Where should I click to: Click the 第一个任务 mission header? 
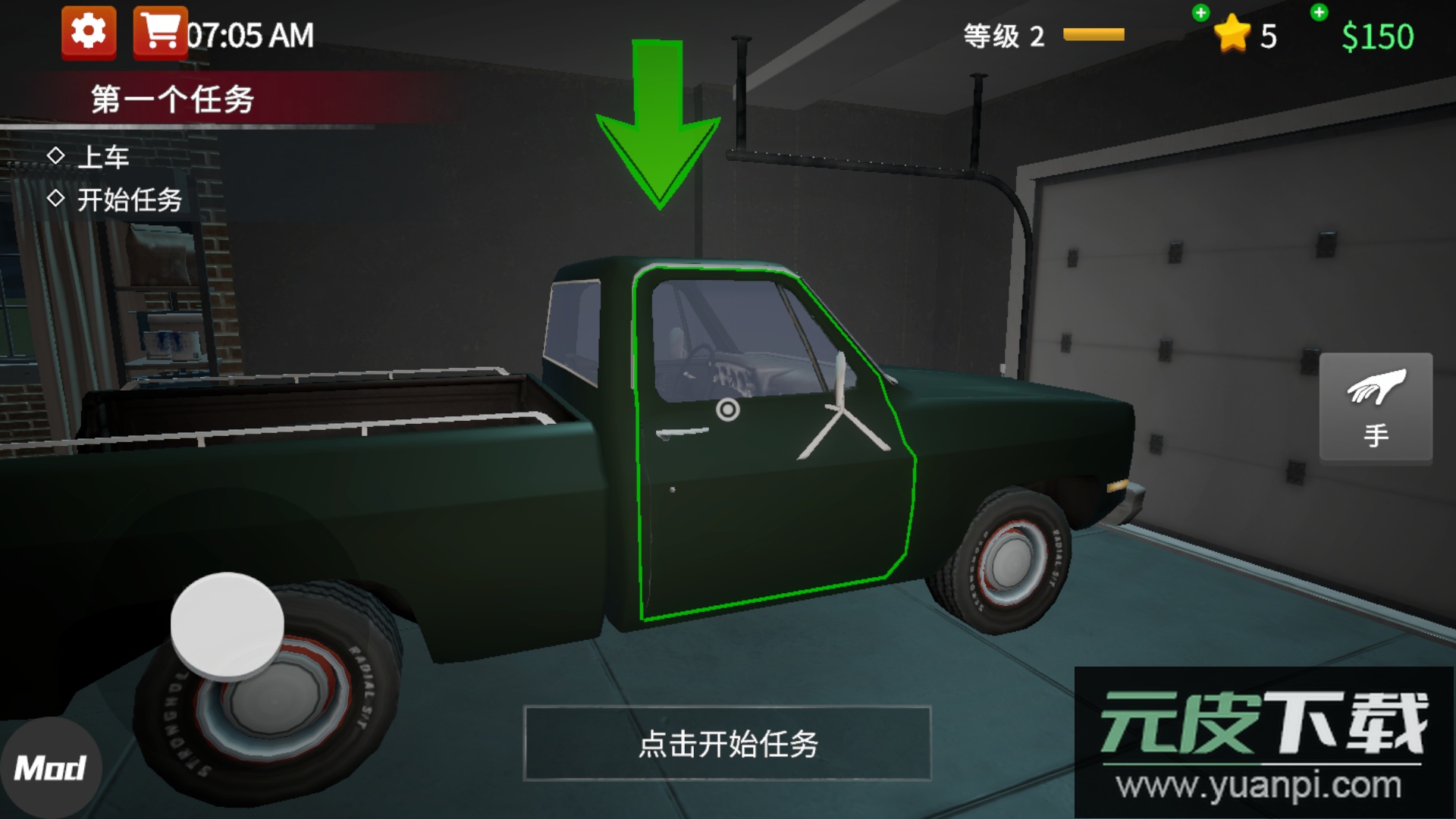[172, 99]
